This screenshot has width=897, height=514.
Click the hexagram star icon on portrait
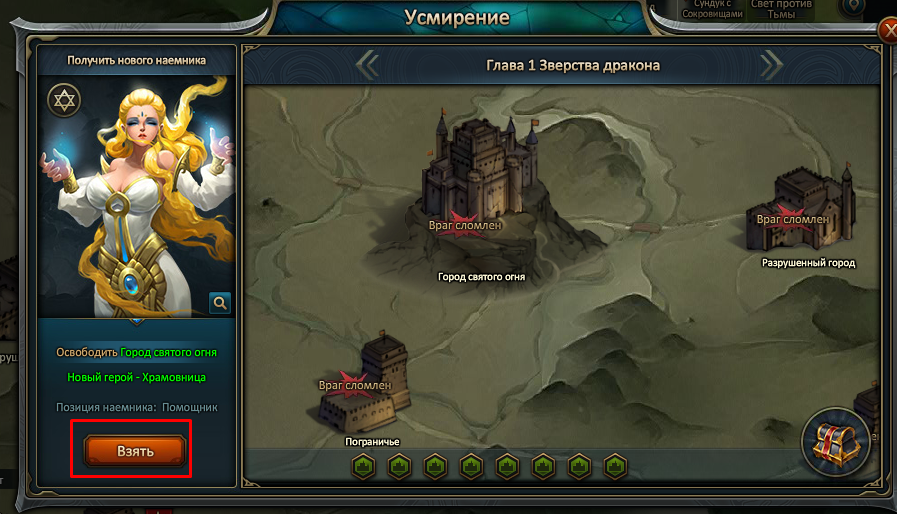(x=64, y=100)
